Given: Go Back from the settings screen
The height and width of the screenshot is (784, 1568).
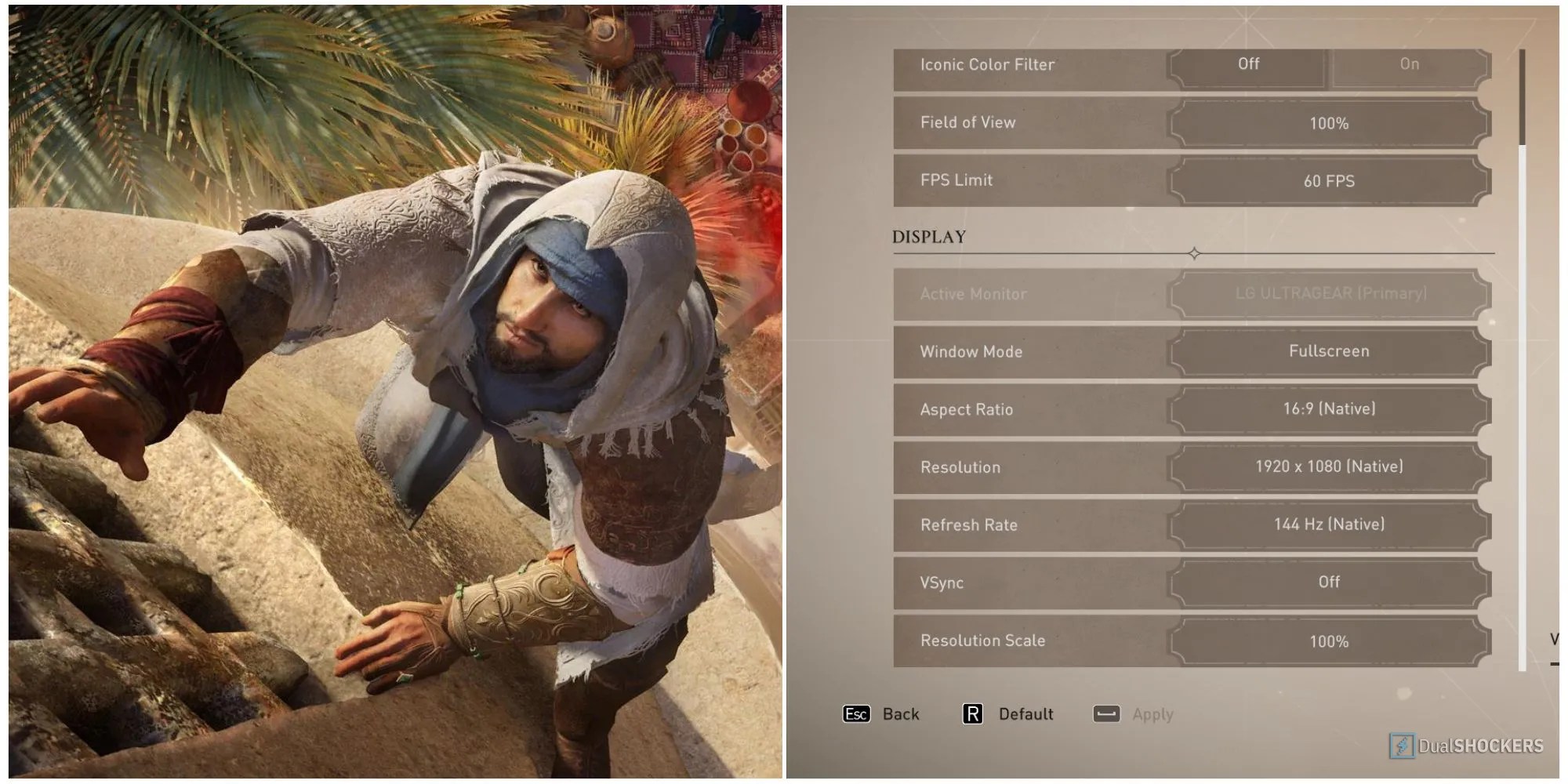Looking at the screenshot, I should coord(880,714).
